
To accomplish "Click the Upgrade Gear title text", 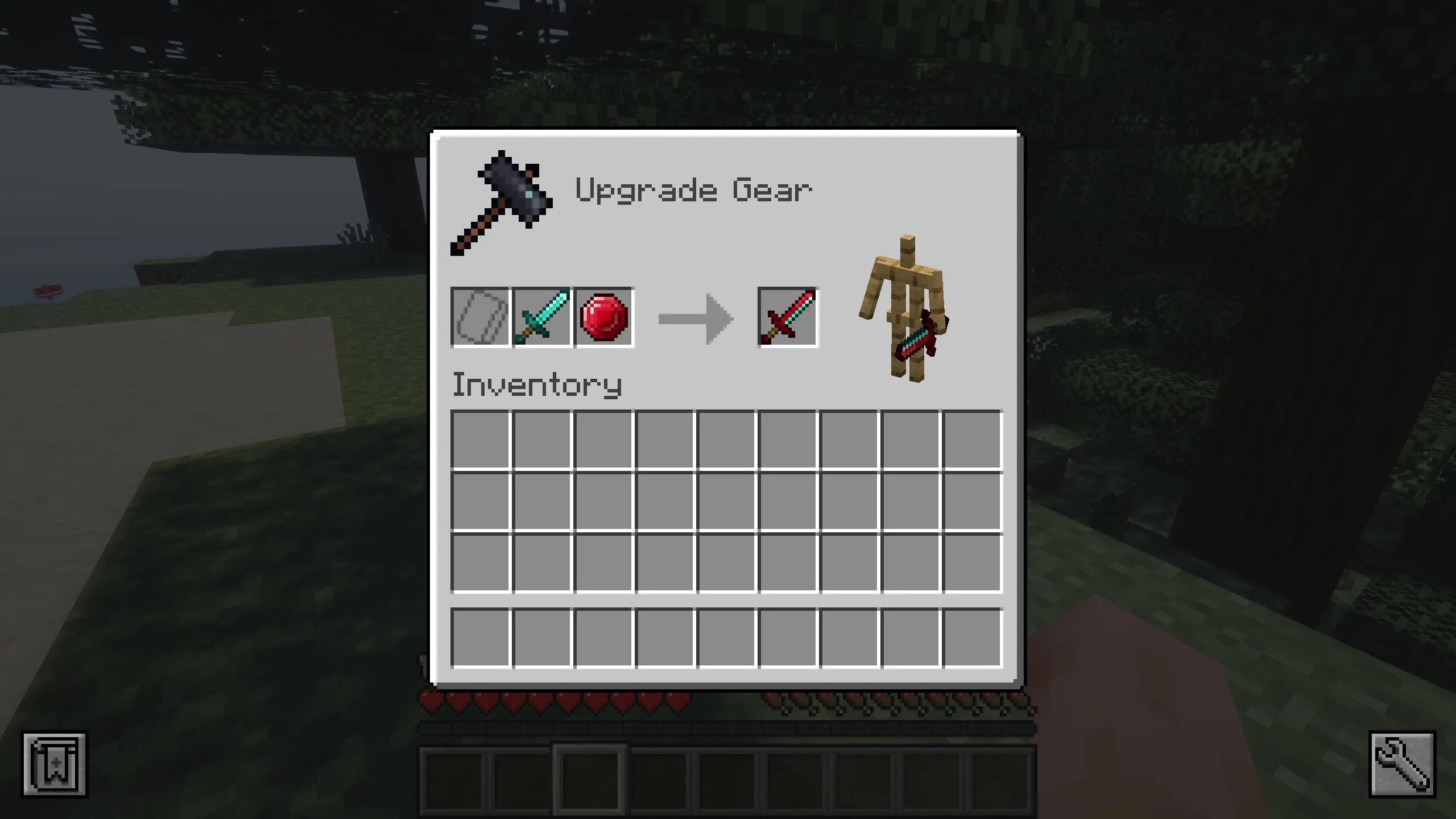I will [x=694, y=191].
